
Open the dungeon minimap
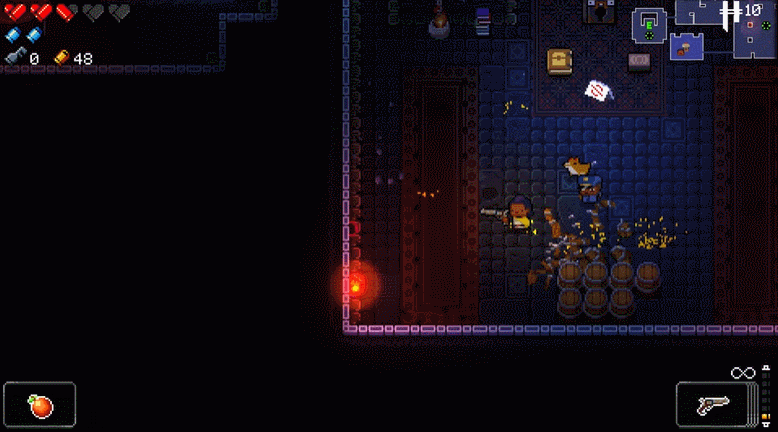pyautogui.click(x=704, y=28)
